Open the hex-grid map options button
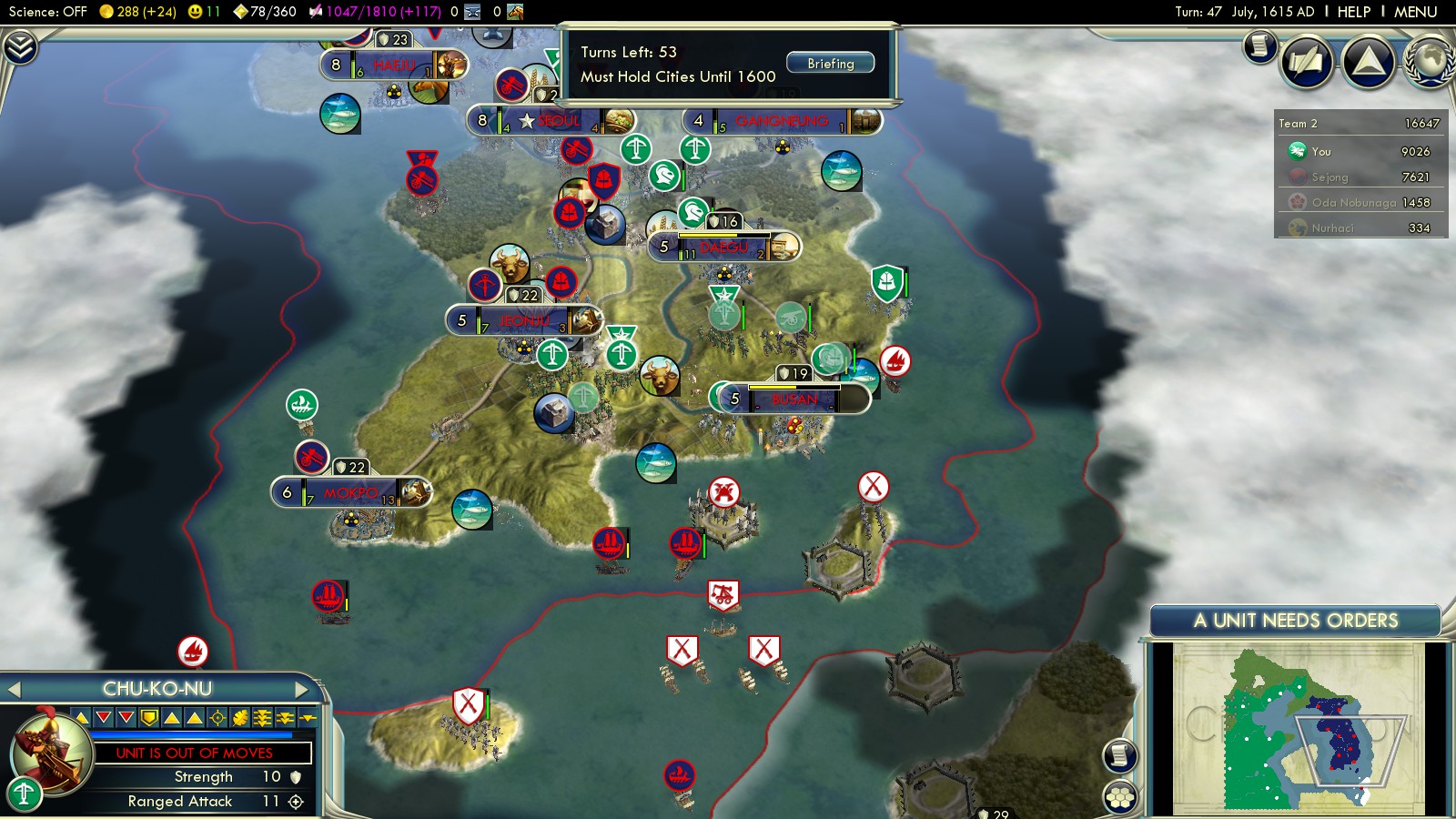This screenshot has width=1456, height=819. click(x=1120, y=797)
